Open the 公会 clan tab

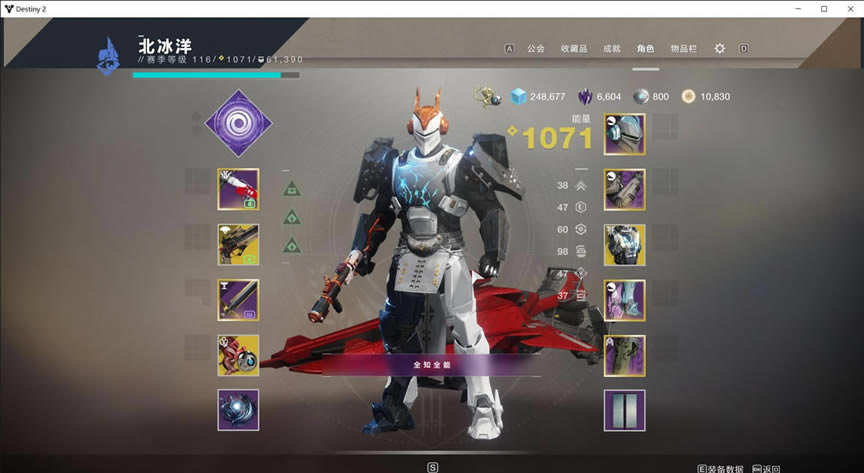coord(536,48)
